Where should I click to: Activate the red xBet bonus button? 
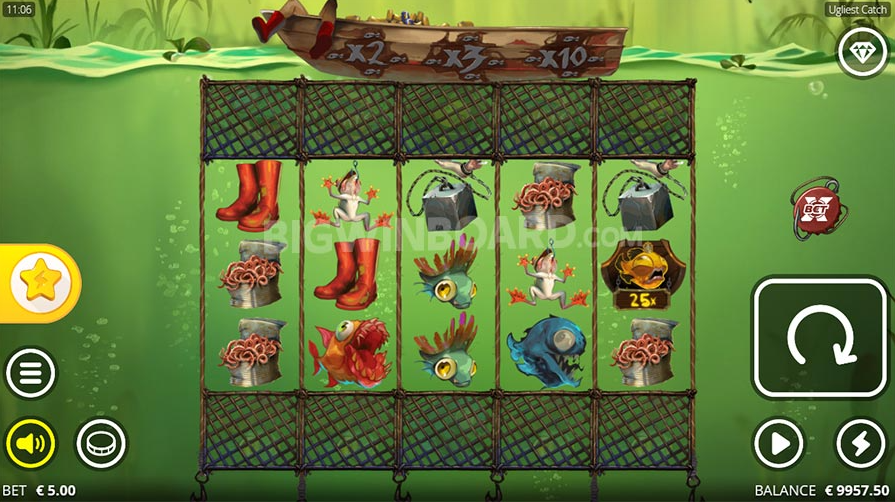click(x=817, y=211)
